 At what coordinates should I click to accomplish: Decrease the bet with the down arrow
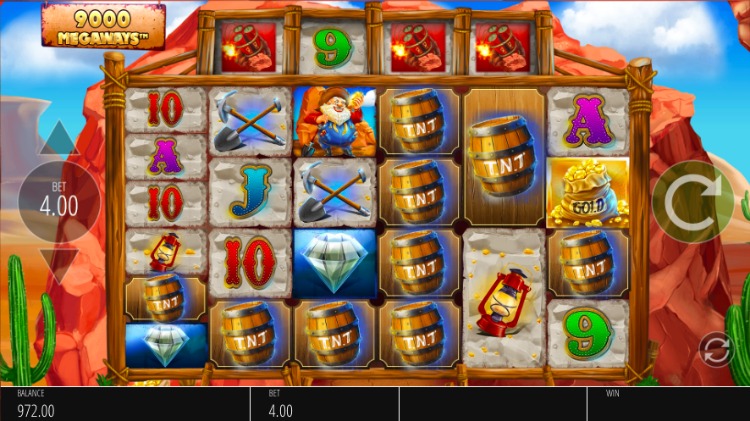[x=59, y=264]
